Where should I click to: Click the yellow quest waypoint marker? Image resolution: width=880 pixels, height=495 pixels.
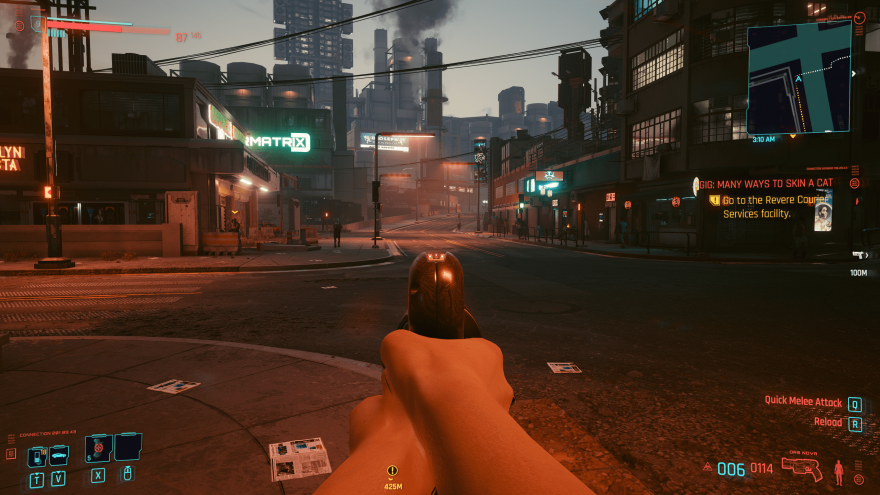point(392,470)
